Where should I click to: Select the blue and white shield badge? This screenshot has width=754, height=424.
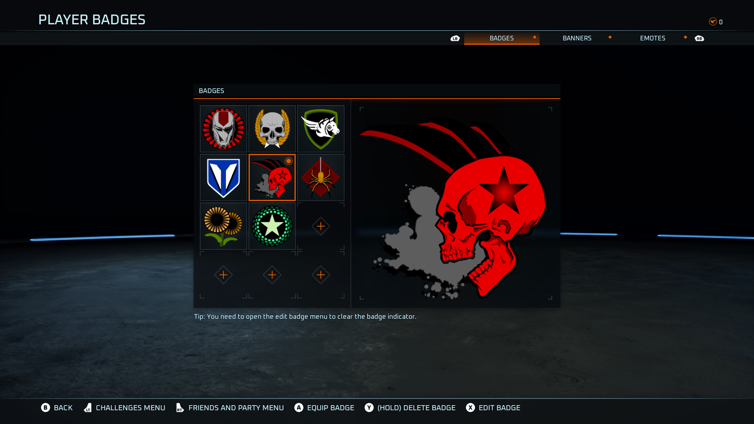click(x=223, y=178)
